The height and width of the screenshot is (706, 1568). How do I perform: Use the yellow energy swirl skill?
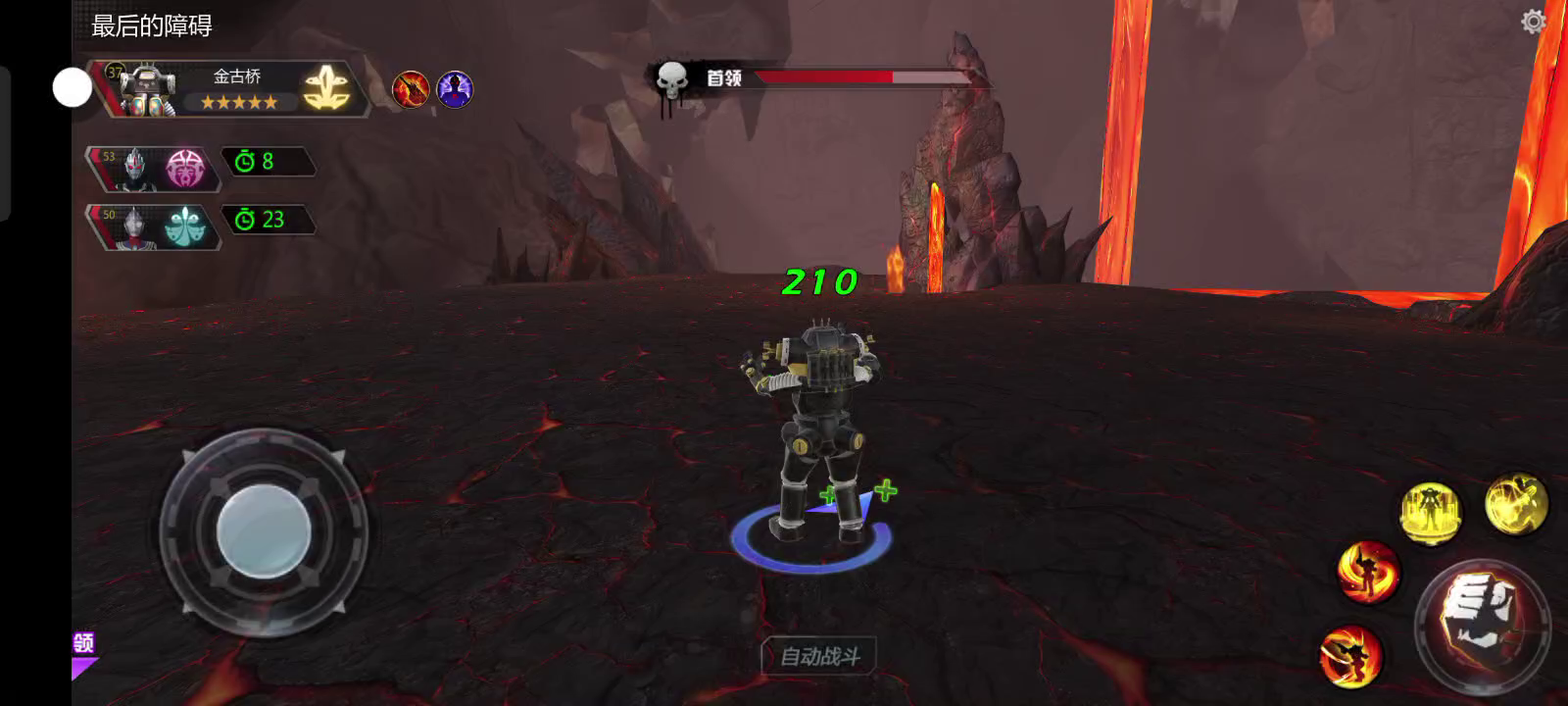1516,504
